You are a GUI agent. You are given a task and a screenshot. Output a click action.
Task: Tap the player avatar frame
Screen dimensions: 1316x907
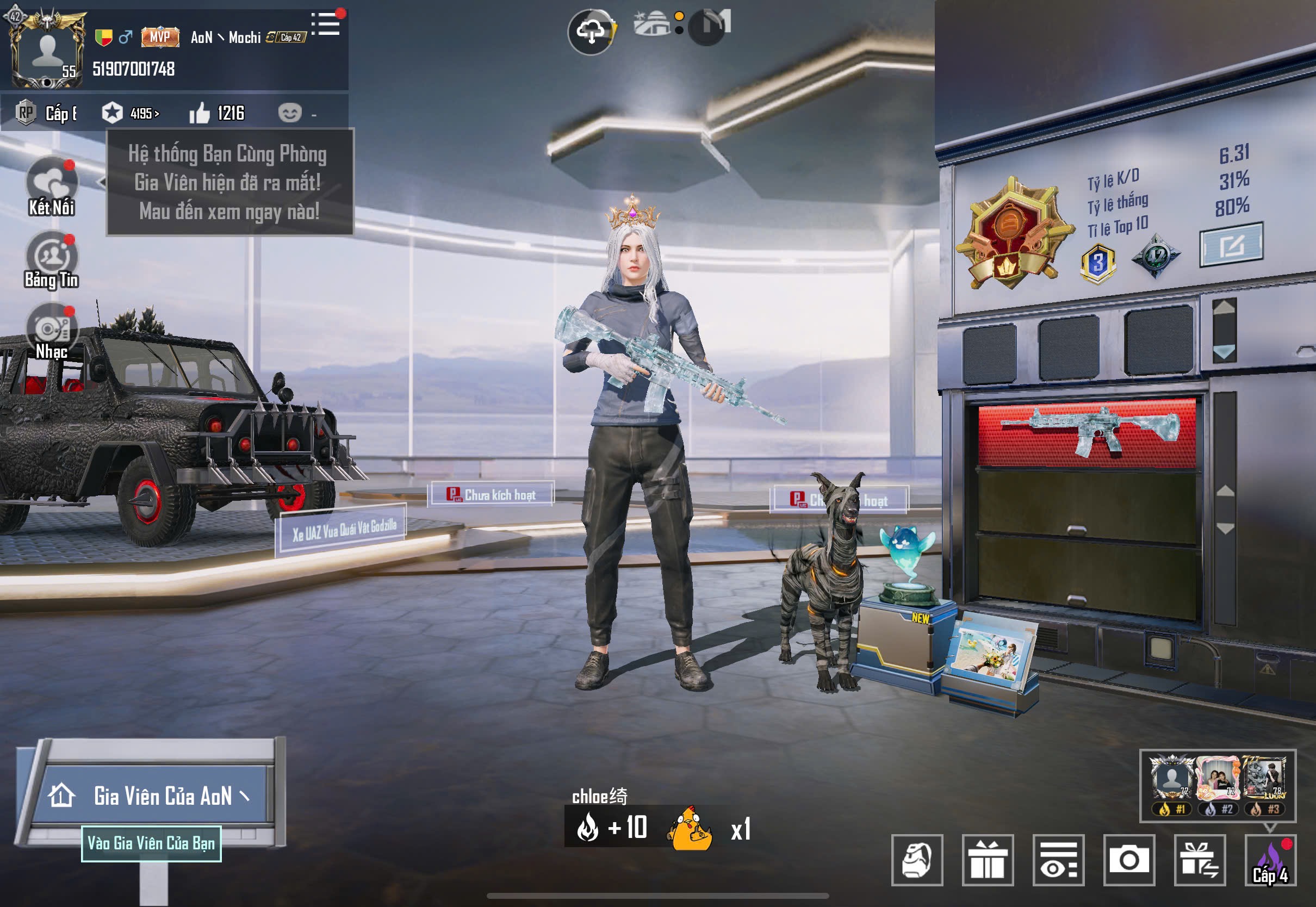pos(47,50)
